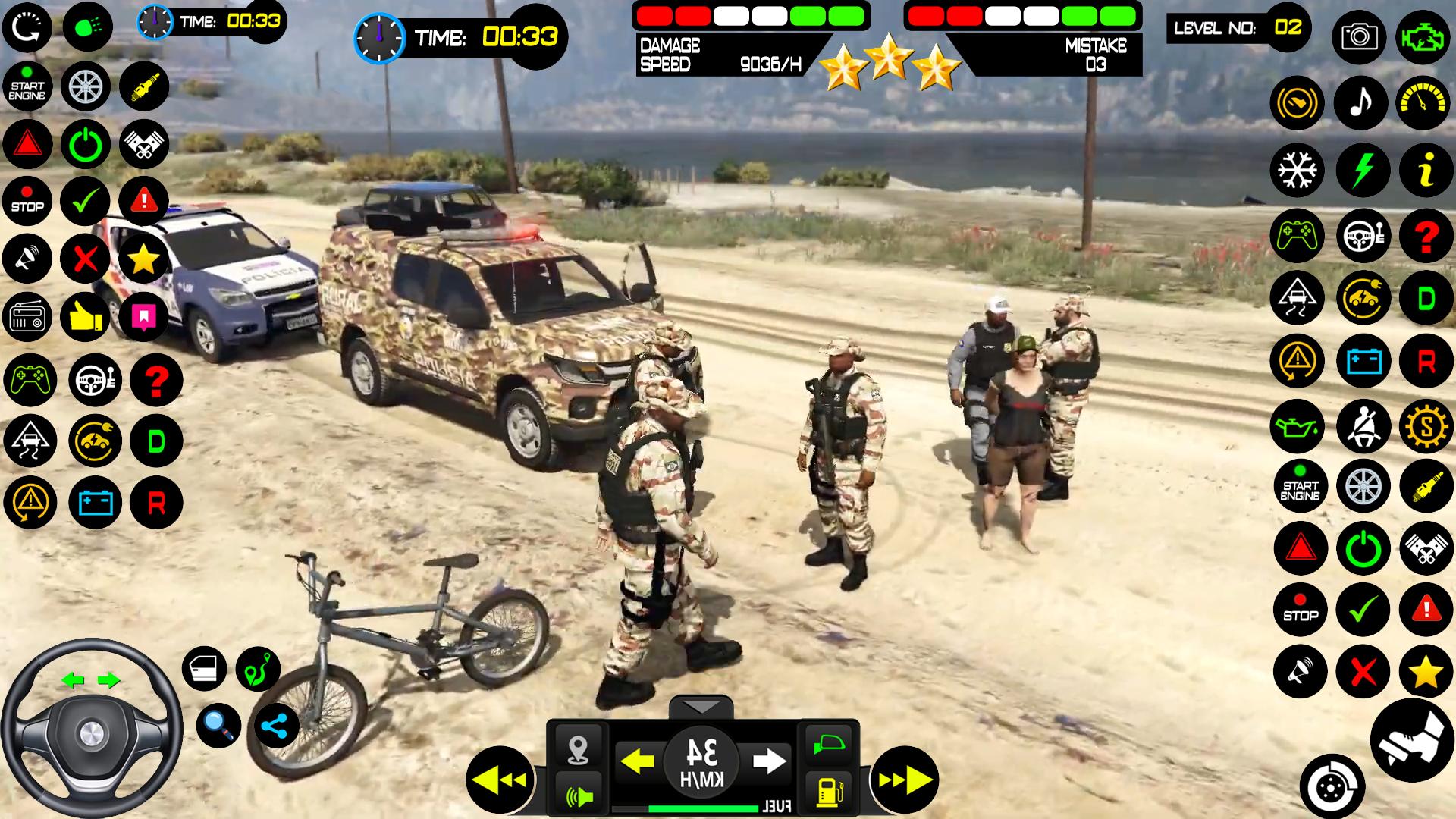Click the yellow rewind arrows button

click(500, 780)
